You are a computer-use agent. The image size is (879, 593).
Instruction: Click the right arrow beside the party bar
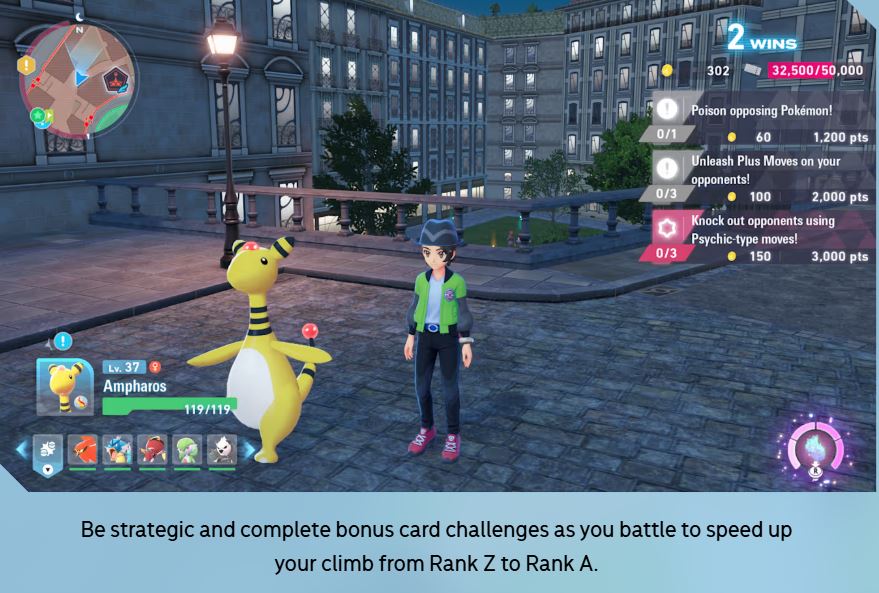pos(248,450)
